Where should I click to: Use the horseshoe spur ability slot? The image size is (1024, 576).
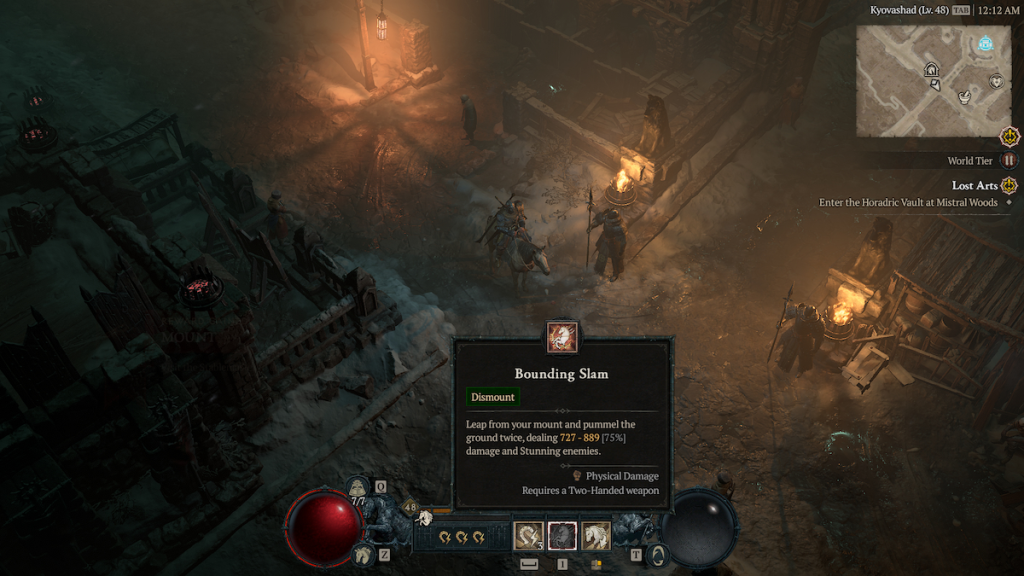click(x=528, y=536)
